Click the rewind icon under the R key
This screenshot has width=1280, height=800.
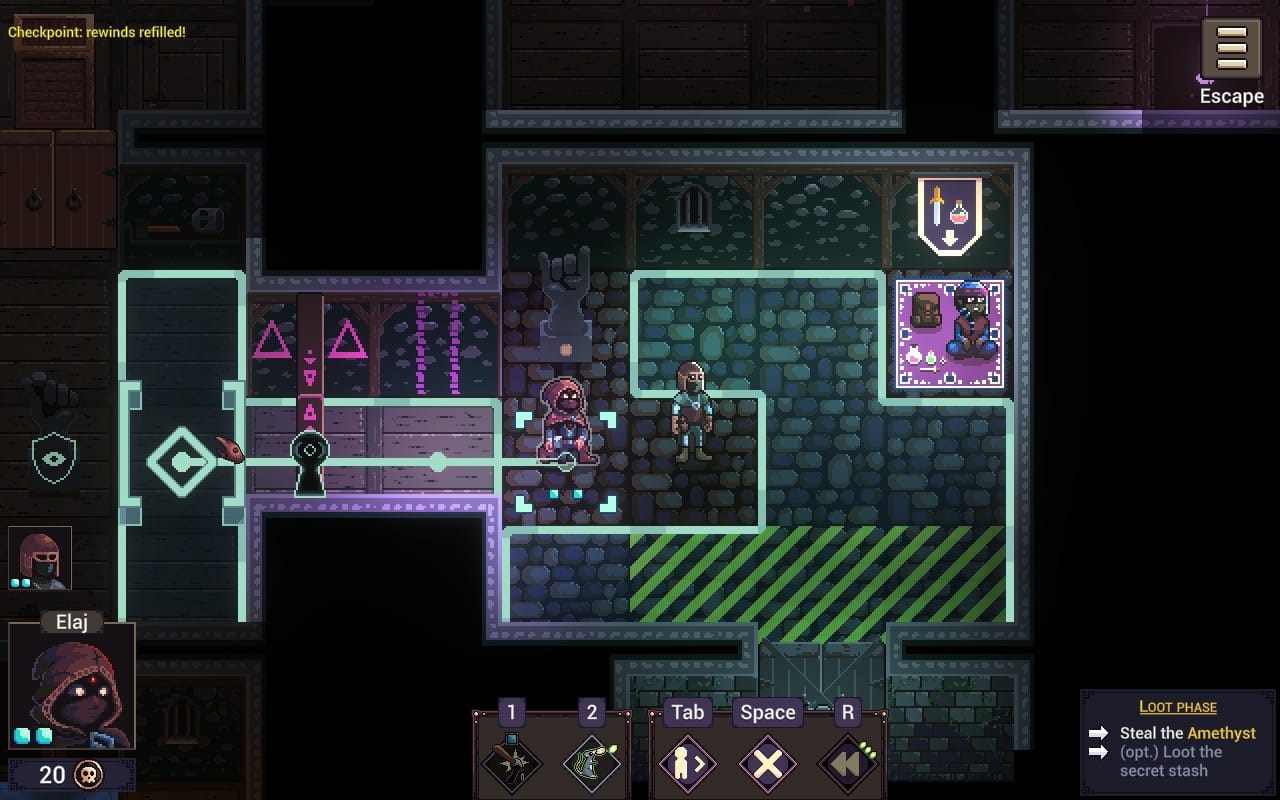coord(845,765)
